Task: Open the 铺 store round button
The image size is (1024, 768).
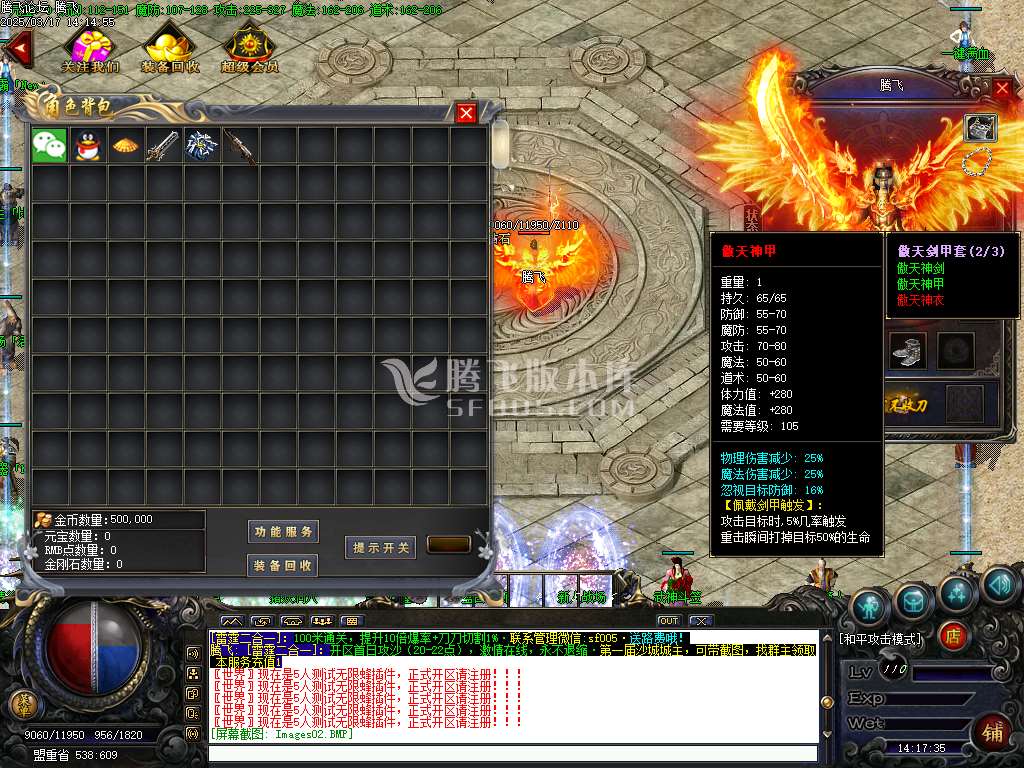Action: pos(994,731)
